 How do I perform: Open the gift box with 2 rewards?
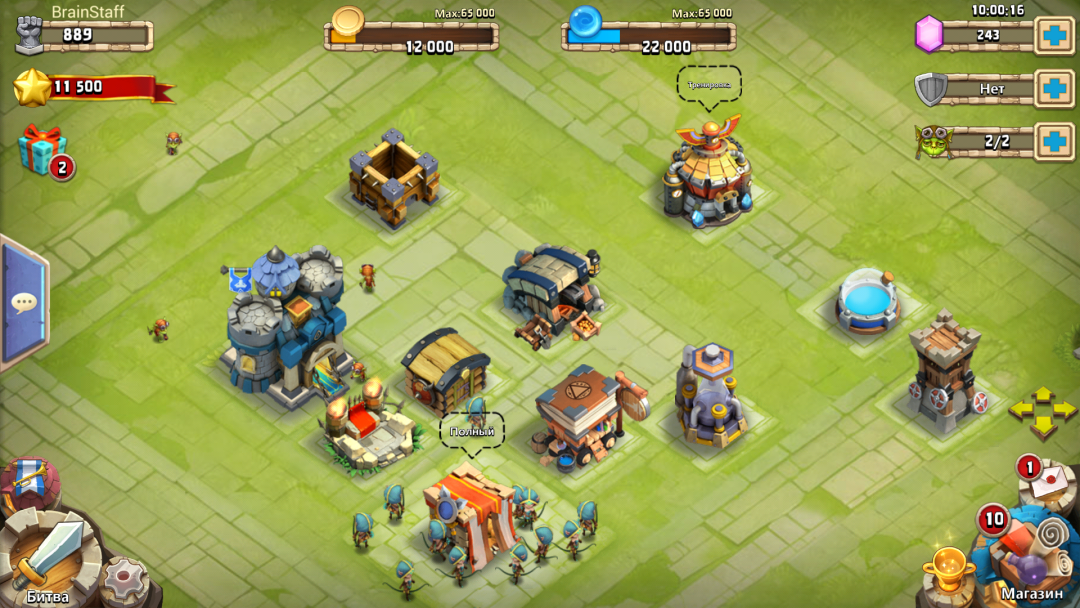(x=43, y=151)
